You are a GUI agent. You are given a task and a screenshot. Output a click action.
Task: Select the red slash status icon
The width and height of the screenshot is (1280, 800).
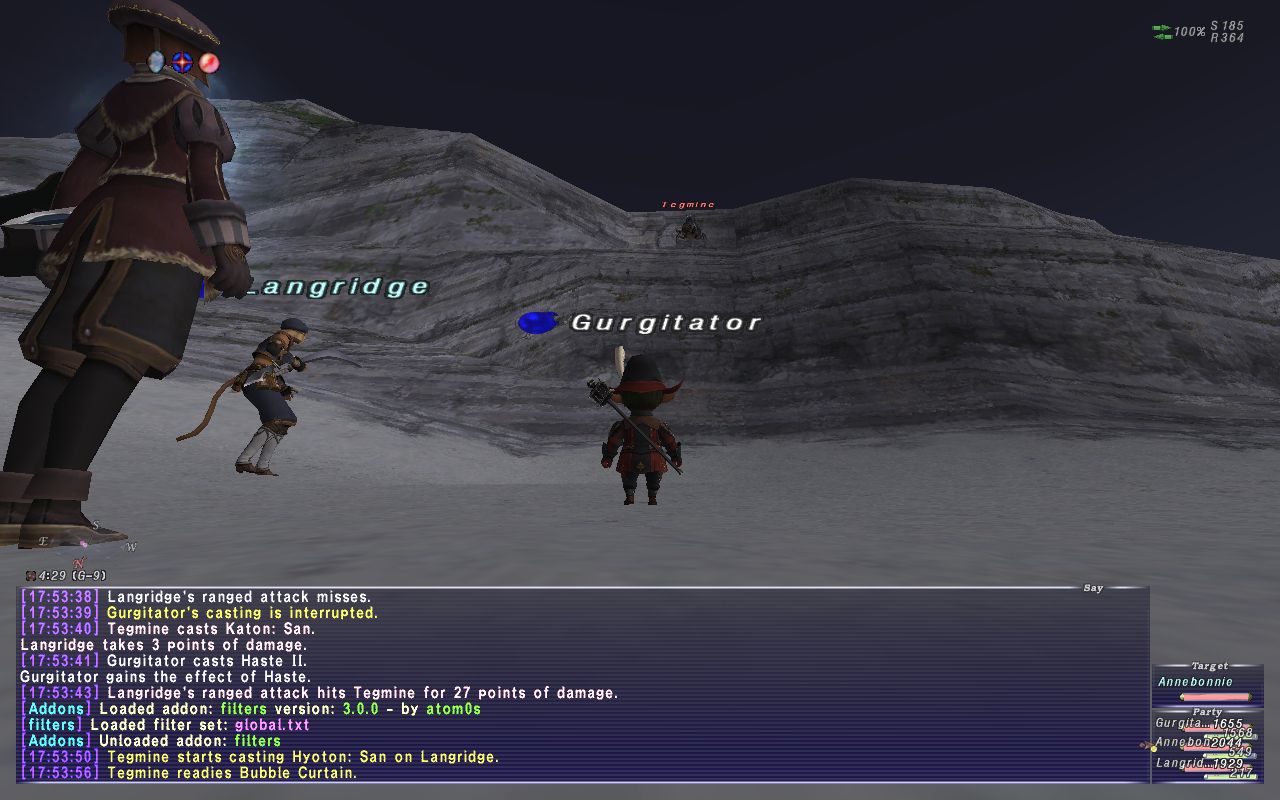208,62
